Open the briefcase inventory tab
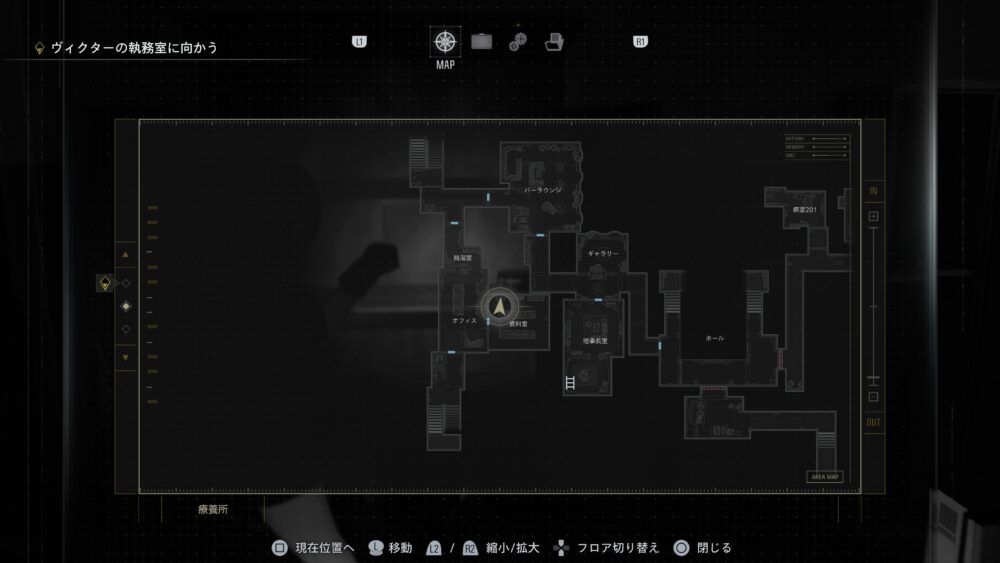 click(x=482, y=42)
